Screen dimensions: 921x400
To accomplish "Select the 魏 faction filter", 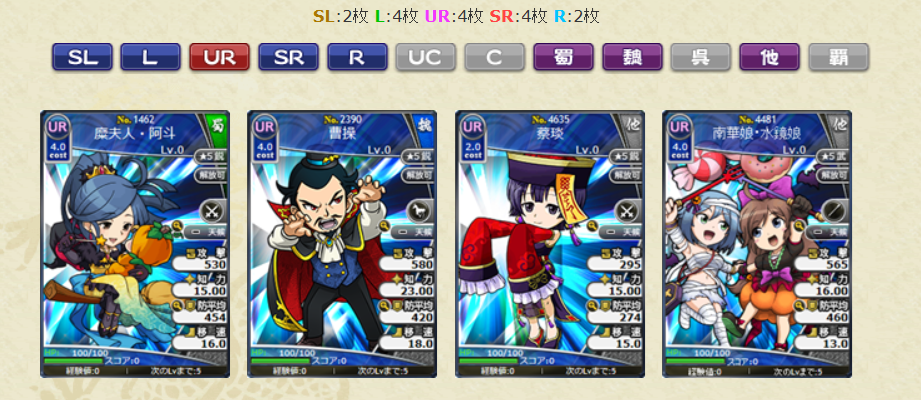I will (x=632, y=57).
